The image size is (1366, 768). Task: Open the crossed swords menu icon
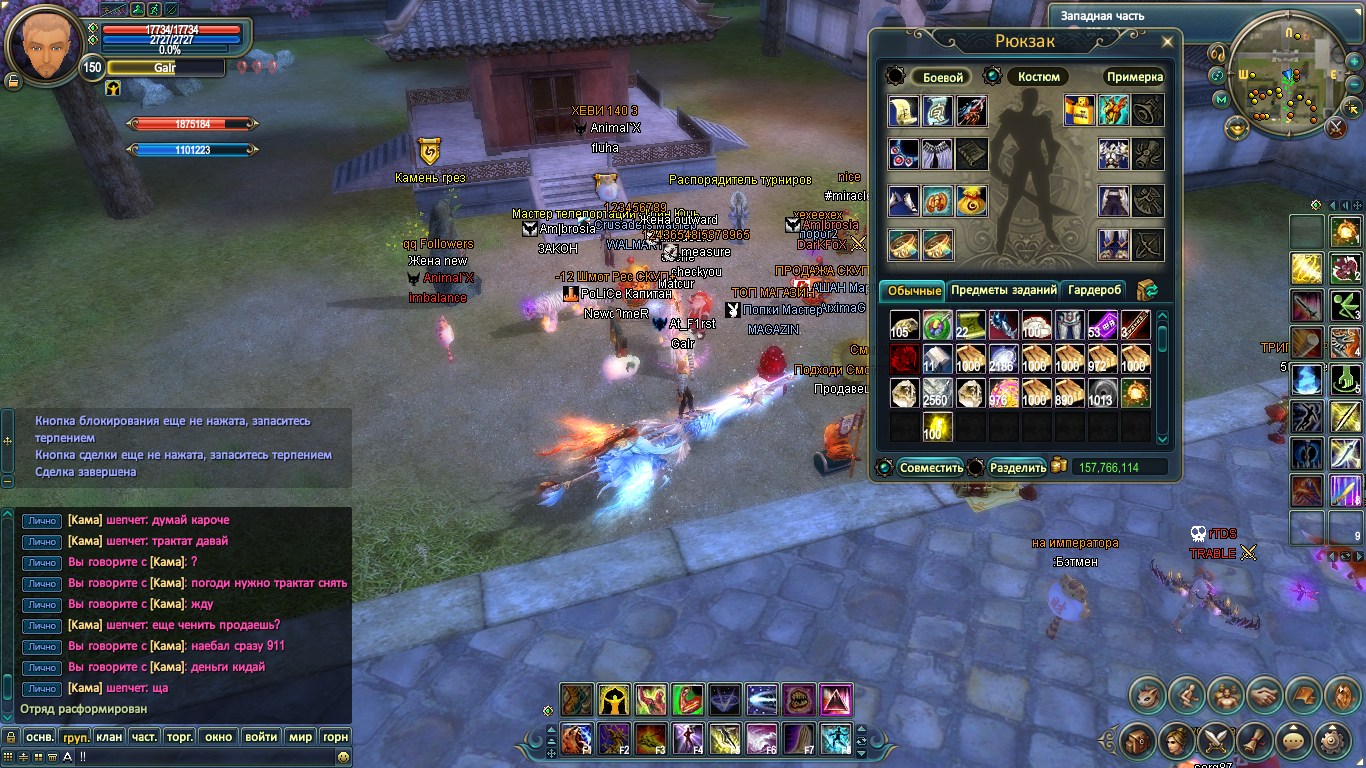(1217, 740)
